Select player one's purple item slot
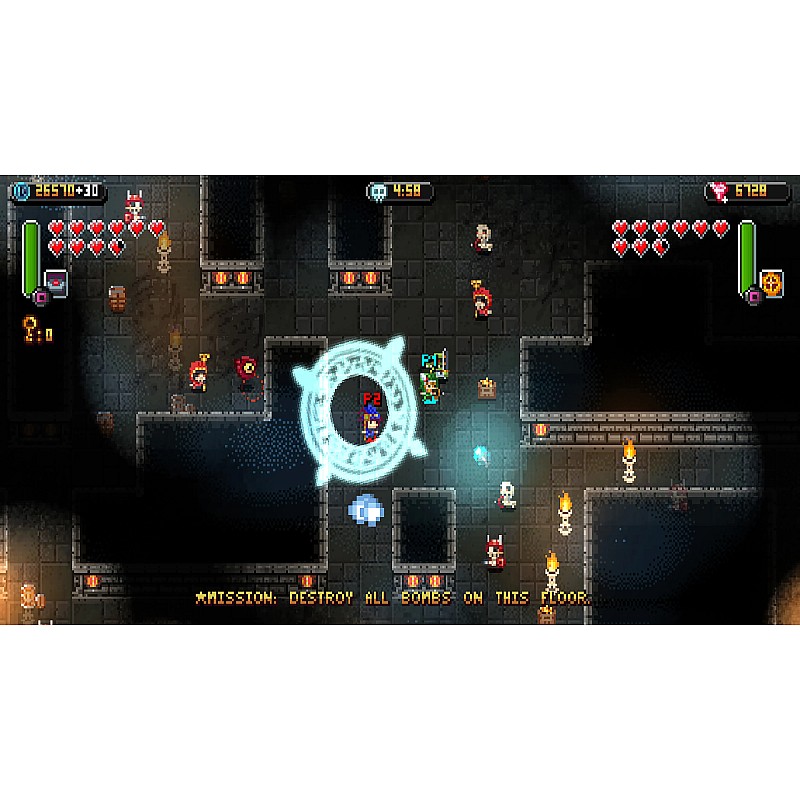Screen dimensions: 800x800 [x=55, y=282]
